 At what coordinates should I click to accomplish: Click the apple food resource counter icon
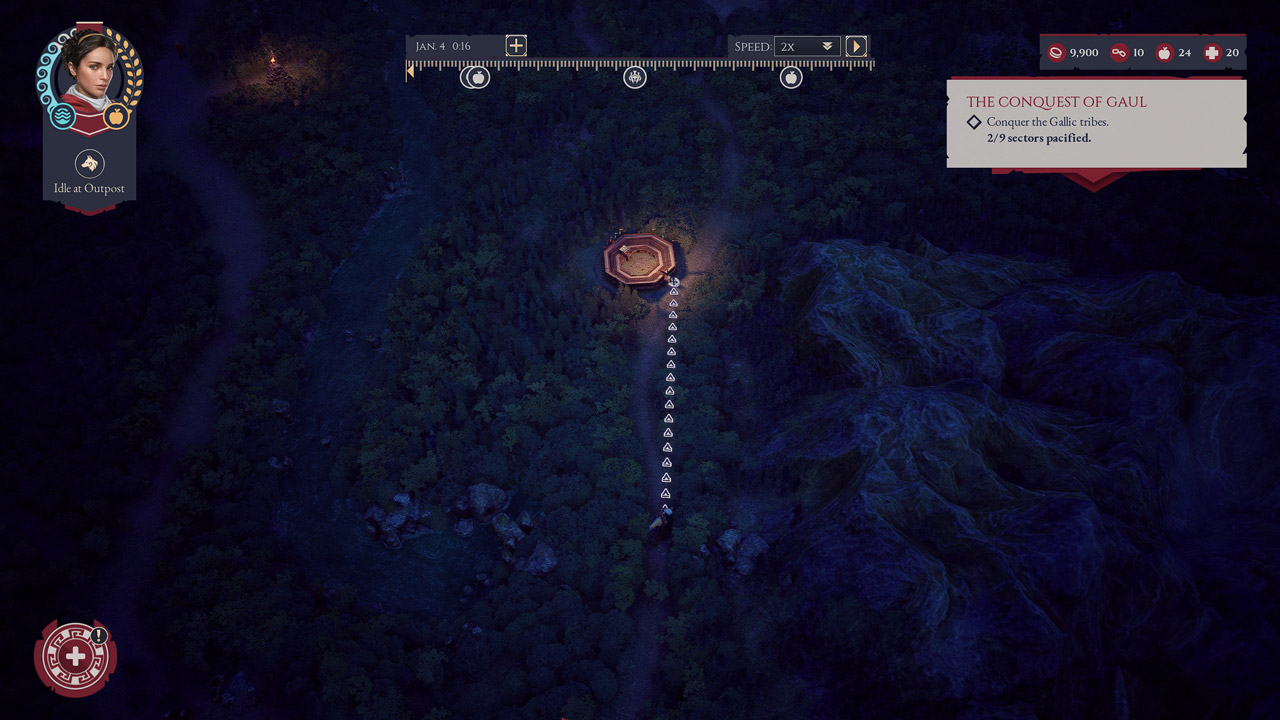[x=1163, y=52]
